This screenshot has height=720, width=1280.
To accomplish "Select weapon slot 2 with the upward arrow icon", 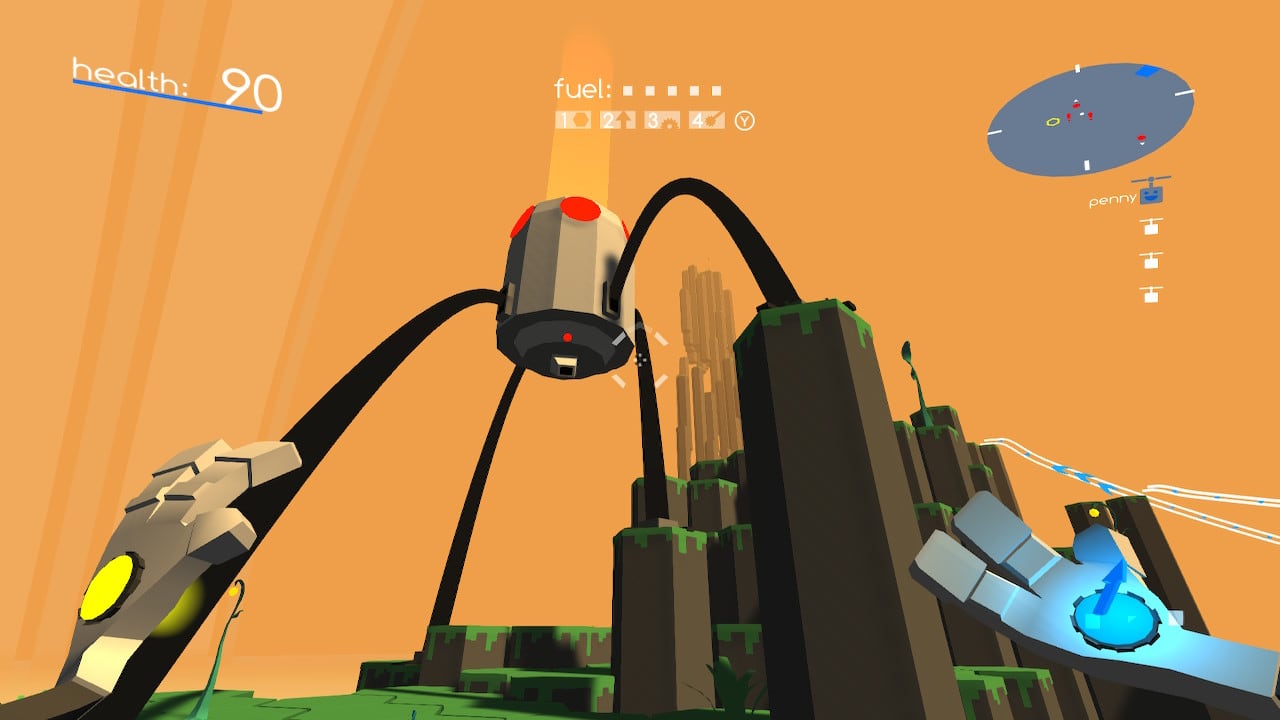I will click(618, 119).
